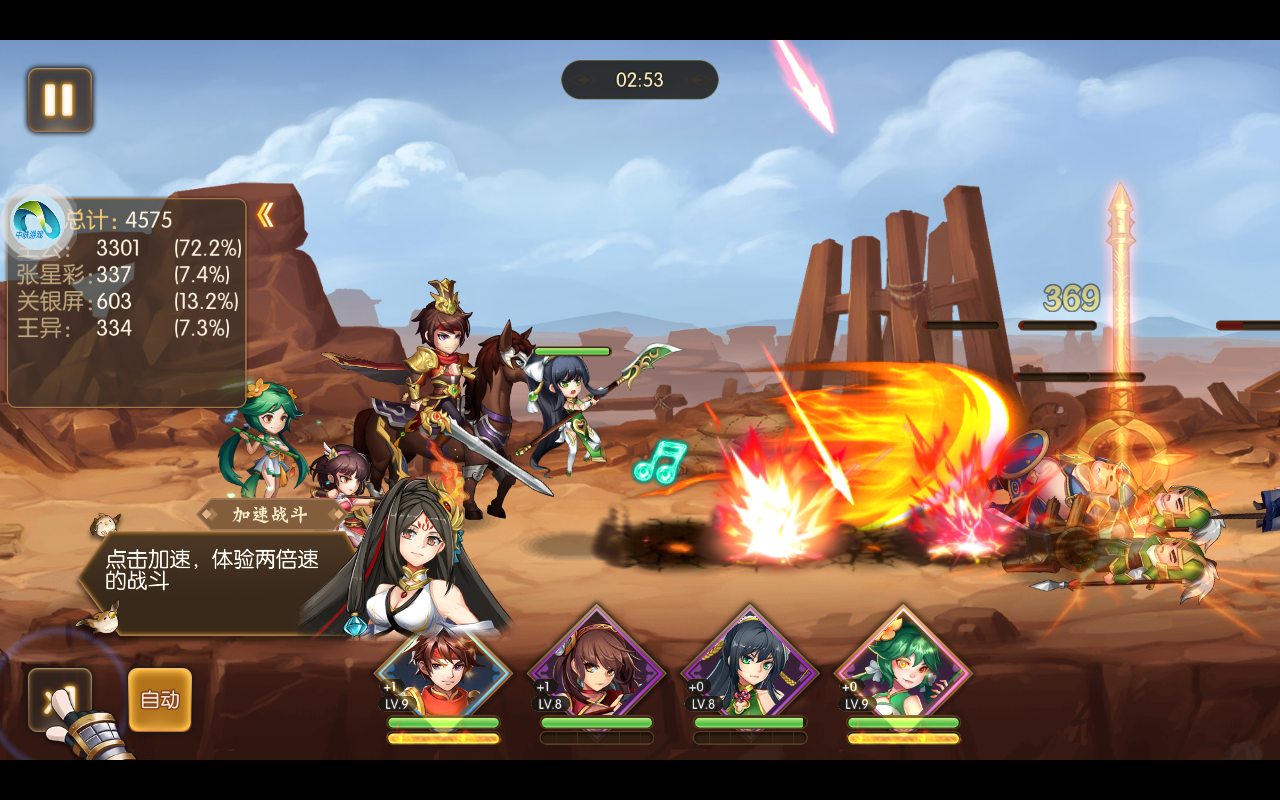This screenshot has width=1280, height=800.
Task: Open the round floating overlay icon
Action: point(38,223)
